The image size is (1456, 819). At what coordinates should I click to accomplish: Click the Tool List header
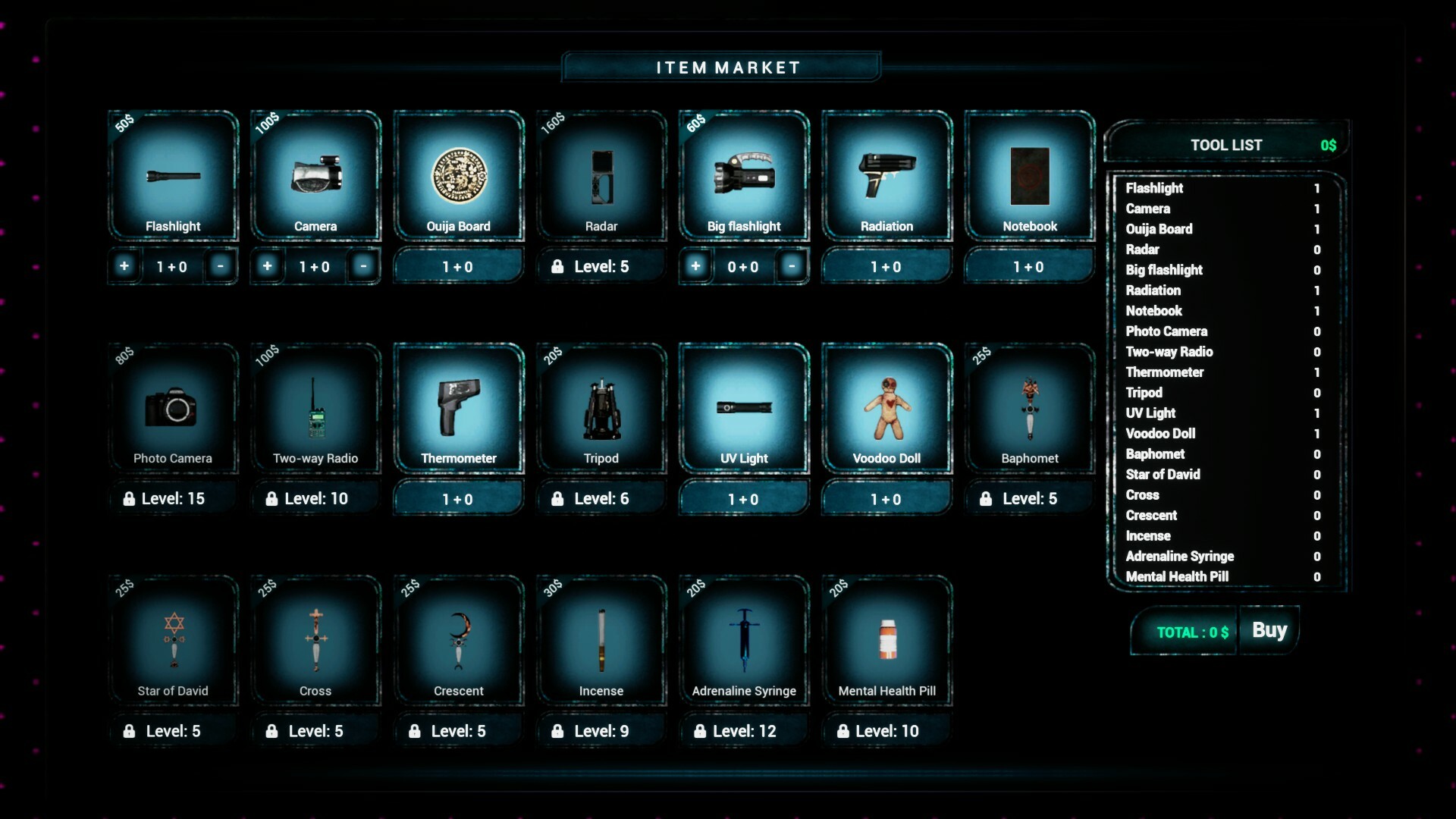pyautogui.click(x=1225, y=144)
